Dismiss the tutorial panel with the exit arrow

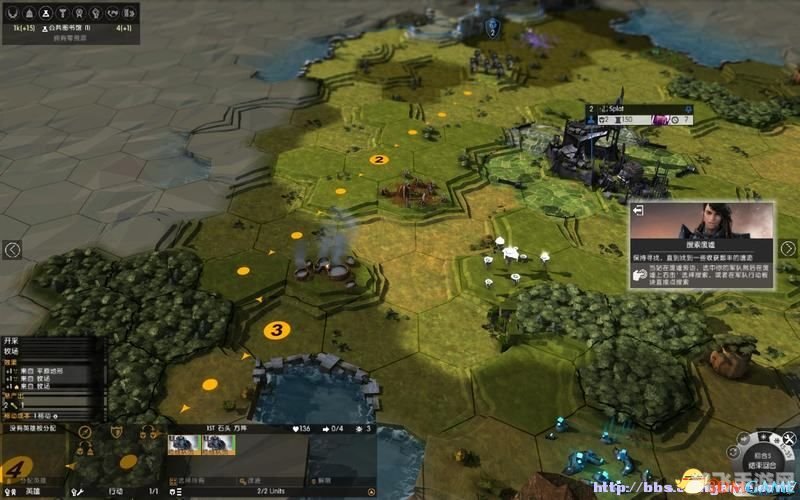point(638,211)
